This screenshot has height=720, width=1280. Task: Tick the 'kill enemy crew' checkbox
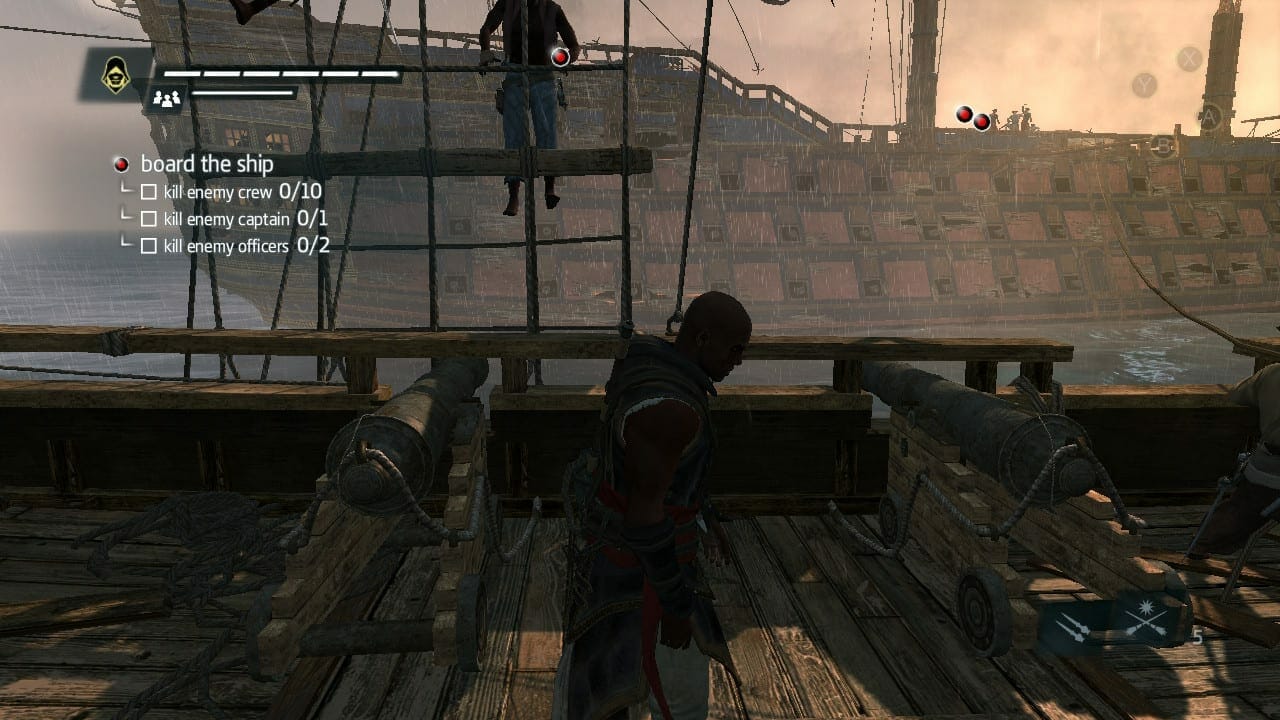coord(149,191)
